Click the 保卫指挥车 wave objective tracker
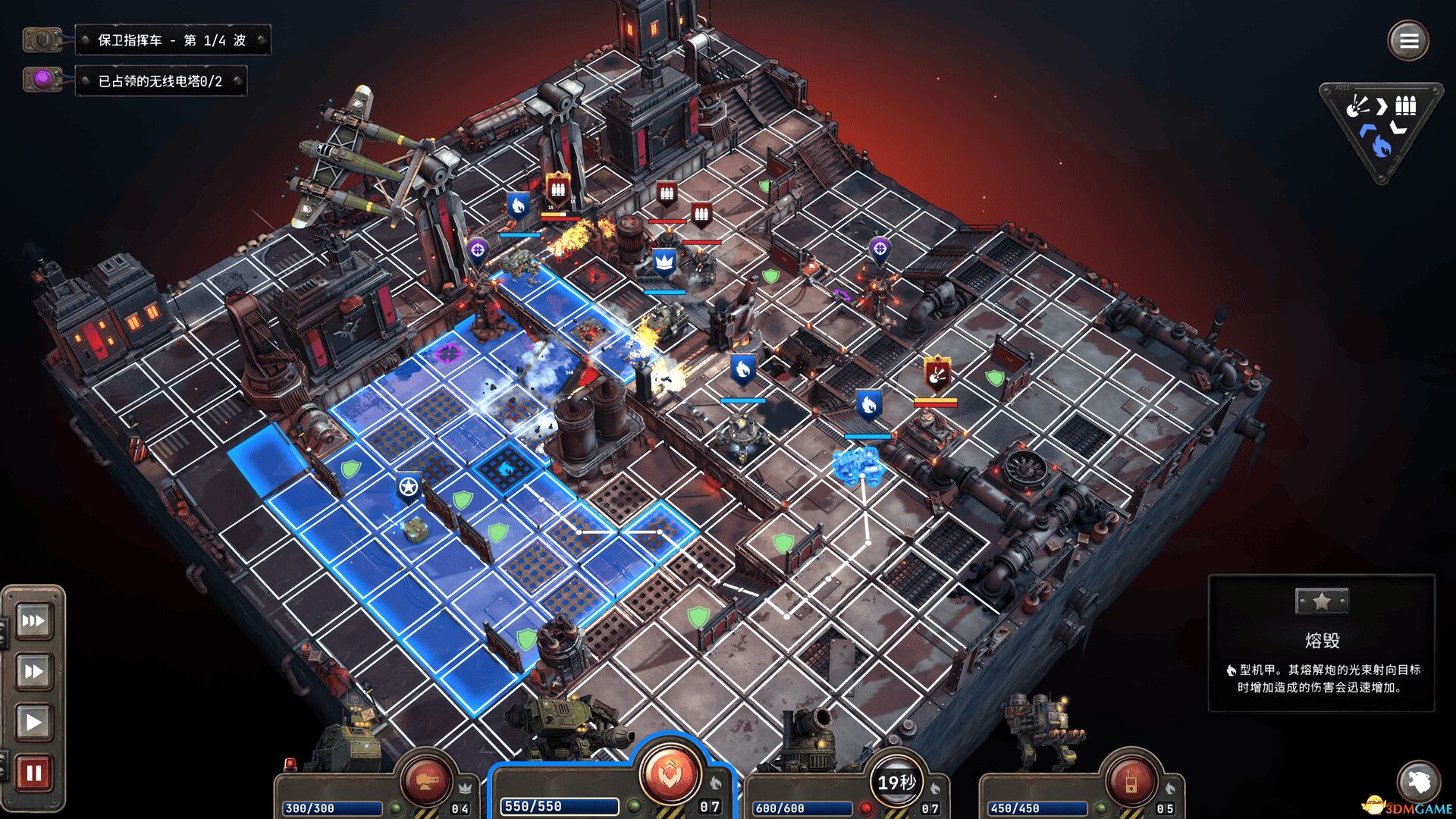Image resolution: width=1456 pixels, height=819 pixels. coord(172,40)
